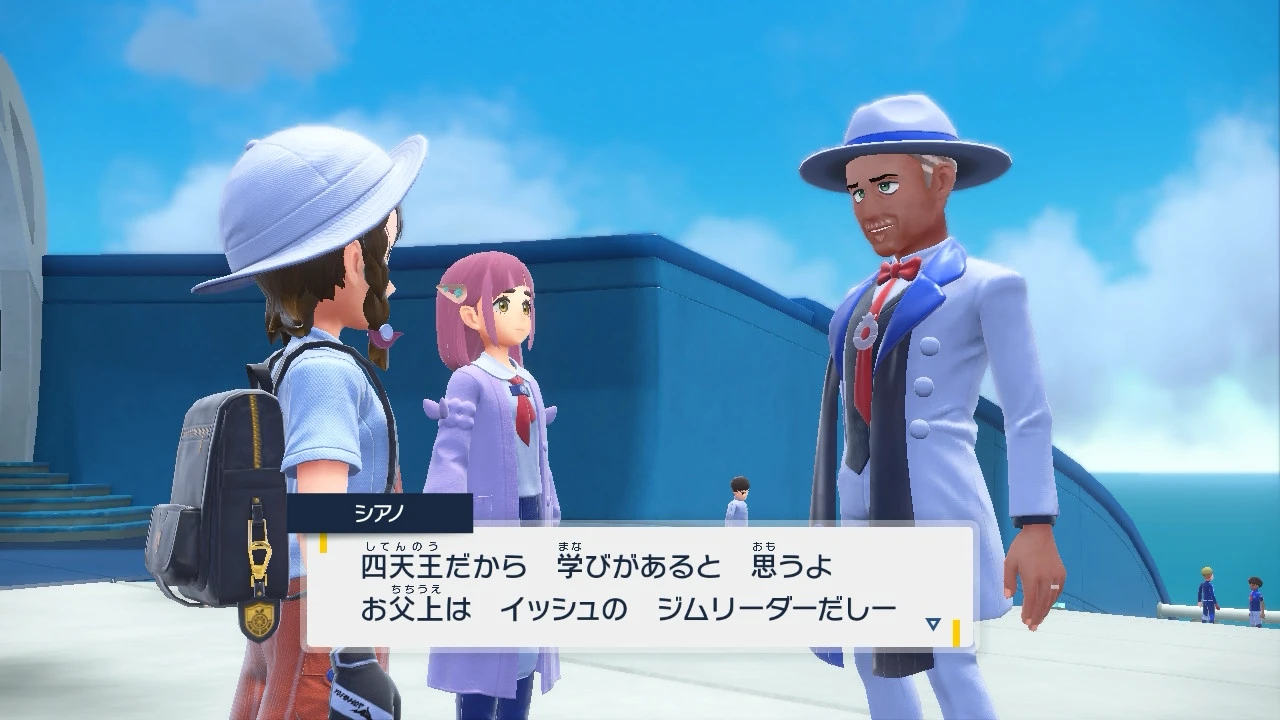The height and width of the screenshot is (720, 1280).
Task: Advance dialogue with the blue arrow indicator
Action: (x=932, y=624)
